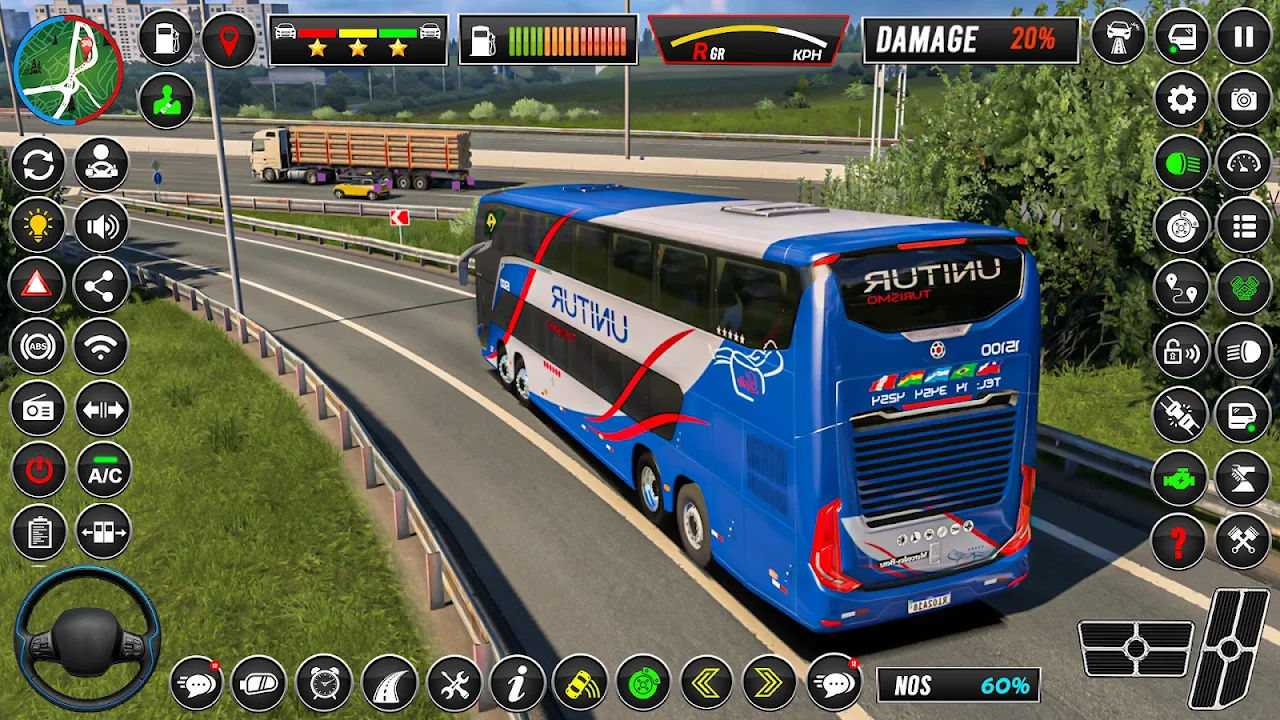The width and height of the screenshot is (1280, 720).
Task: Step on the accelerator pedal
Action: (1229, 649)
